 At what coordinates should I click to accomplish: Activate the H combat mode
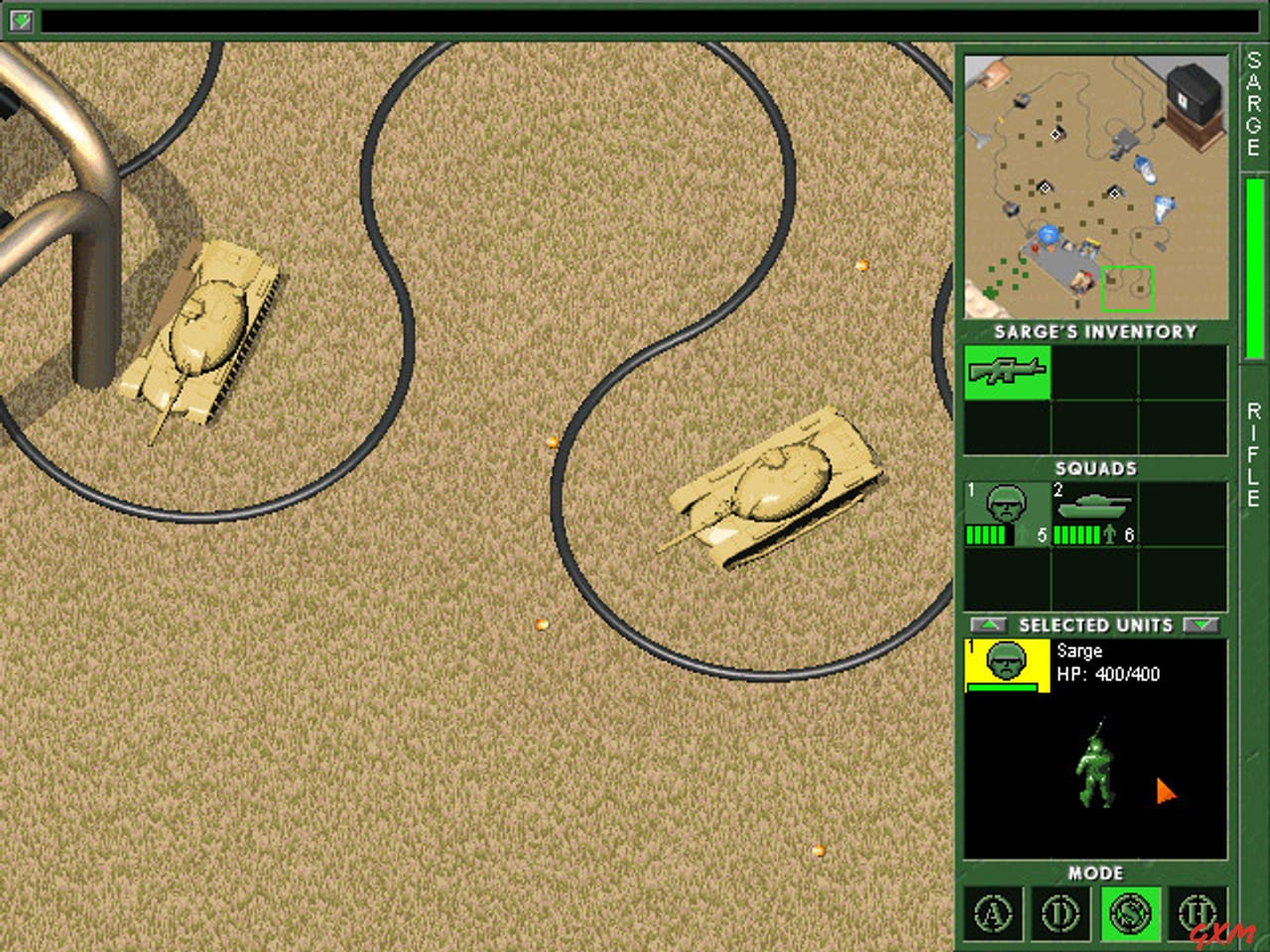pyautogui.click(x=1200, y=913)
